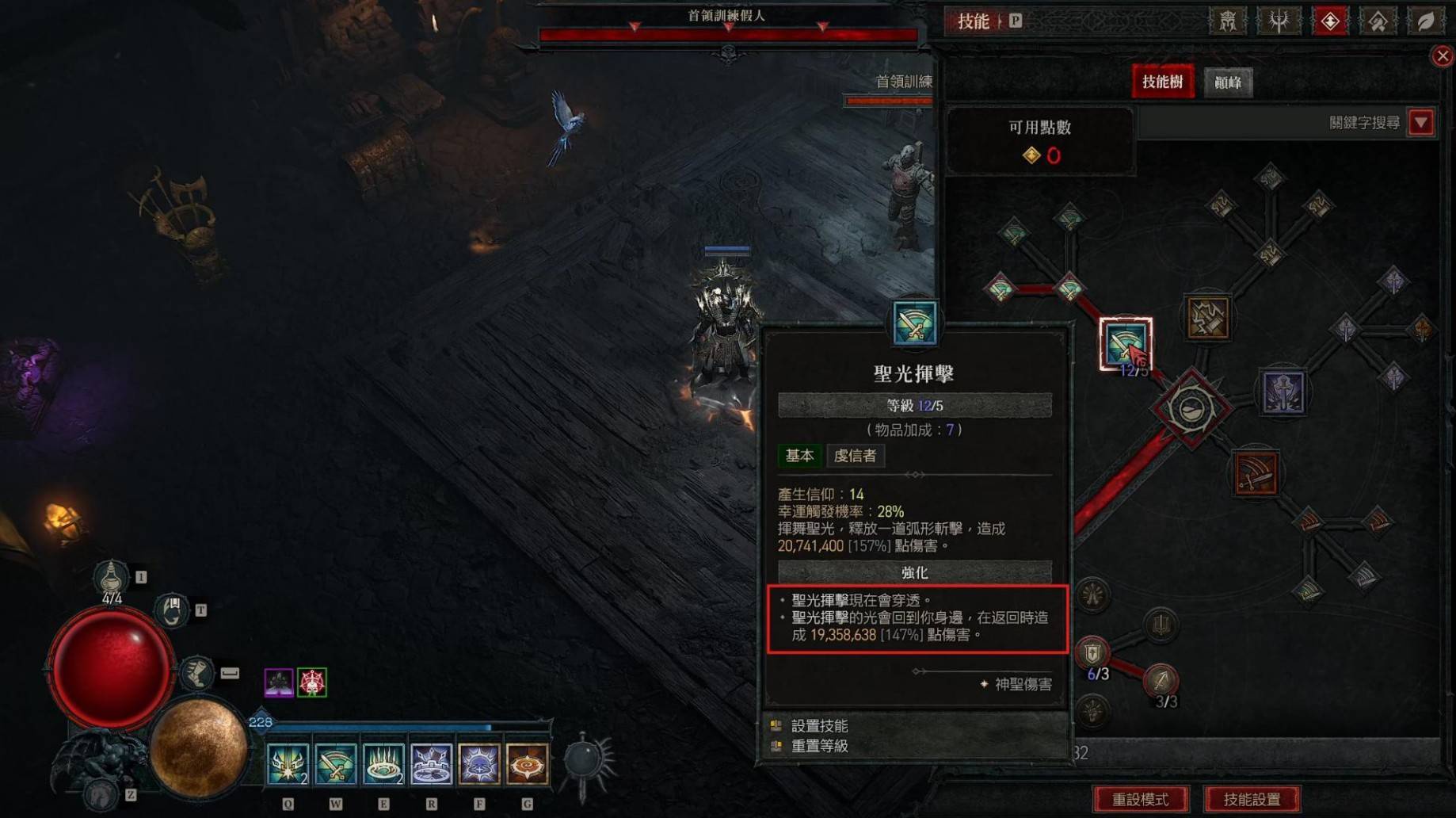This screenshot has height=818, width=1456.
Task: Pick the red sword slash skill node
Action: pos(1255,473)
